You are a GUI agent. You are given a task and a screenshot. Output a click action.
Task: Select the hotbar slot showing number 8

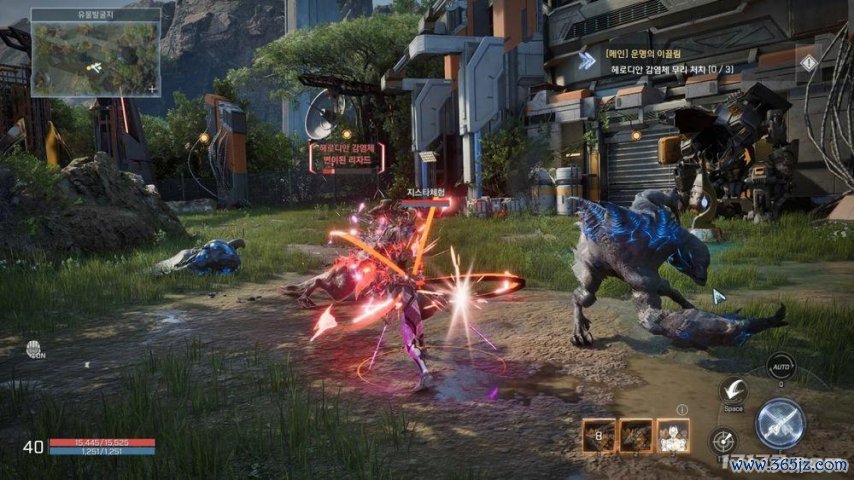599,436
